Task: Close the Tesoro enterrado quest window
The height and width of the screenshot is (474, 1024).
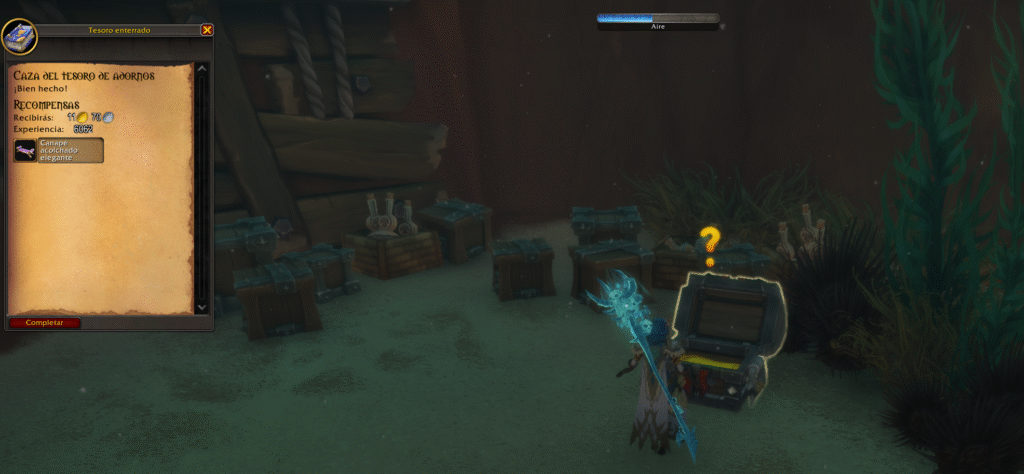Action: pos(207,30)
